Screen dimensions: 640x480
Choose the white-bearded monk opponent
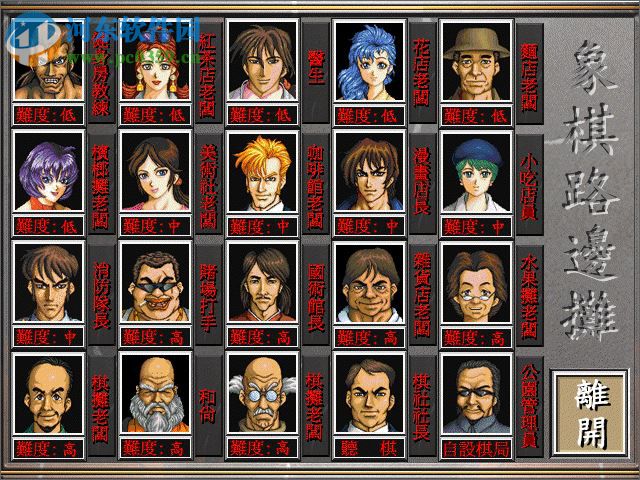tap(154, 394)
